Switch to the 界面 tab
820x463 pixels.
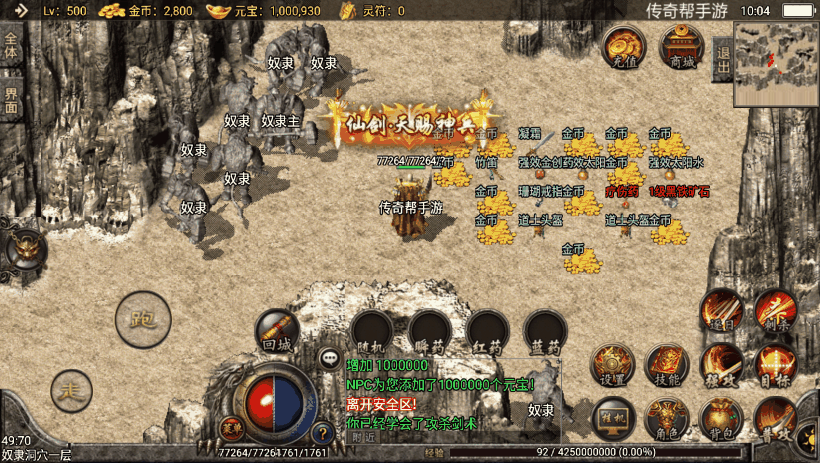click(12, 100)
